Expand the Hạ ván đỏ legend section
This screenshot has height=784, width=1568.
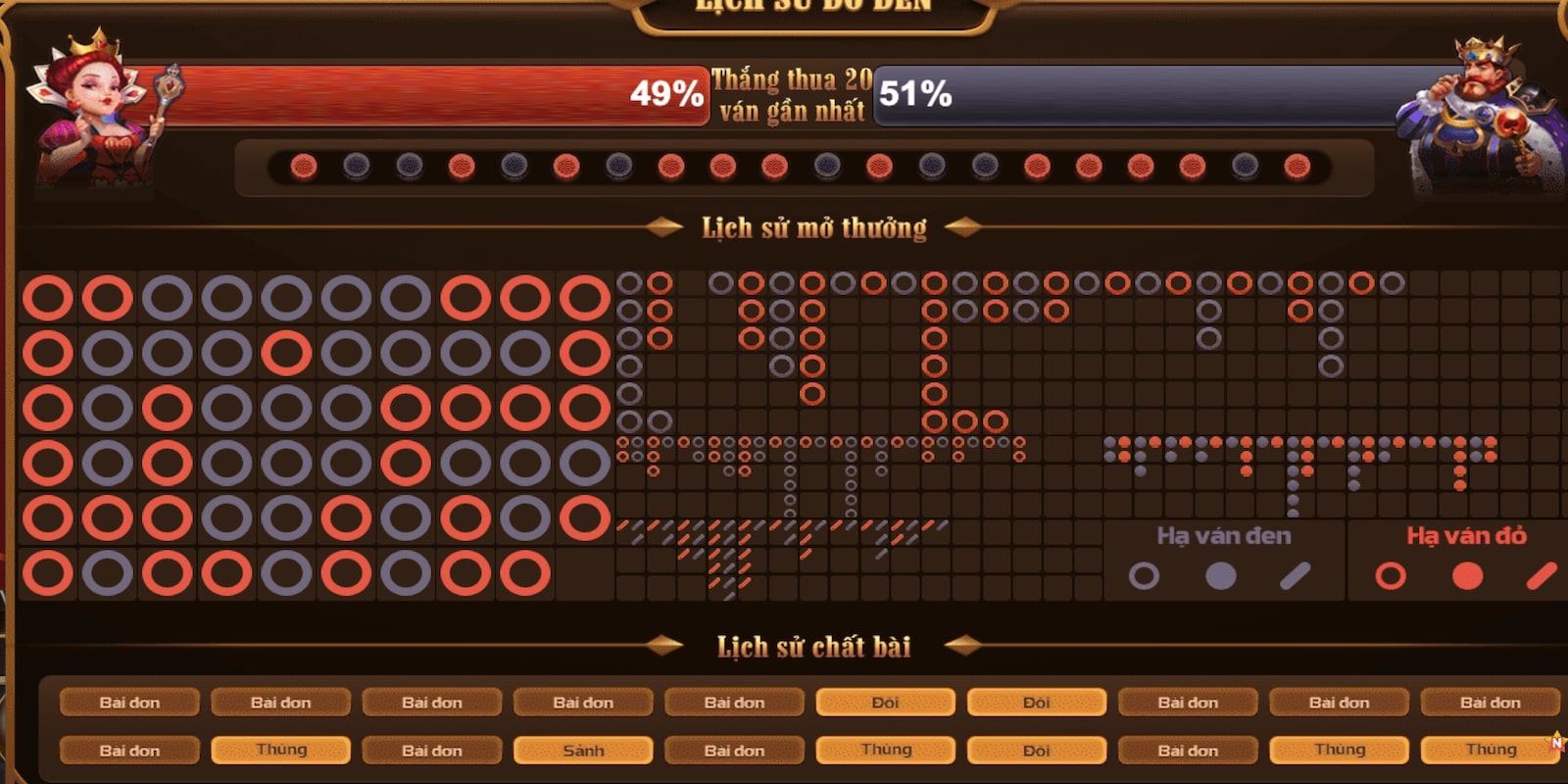pyautogui.click(x=1467, y=535)
